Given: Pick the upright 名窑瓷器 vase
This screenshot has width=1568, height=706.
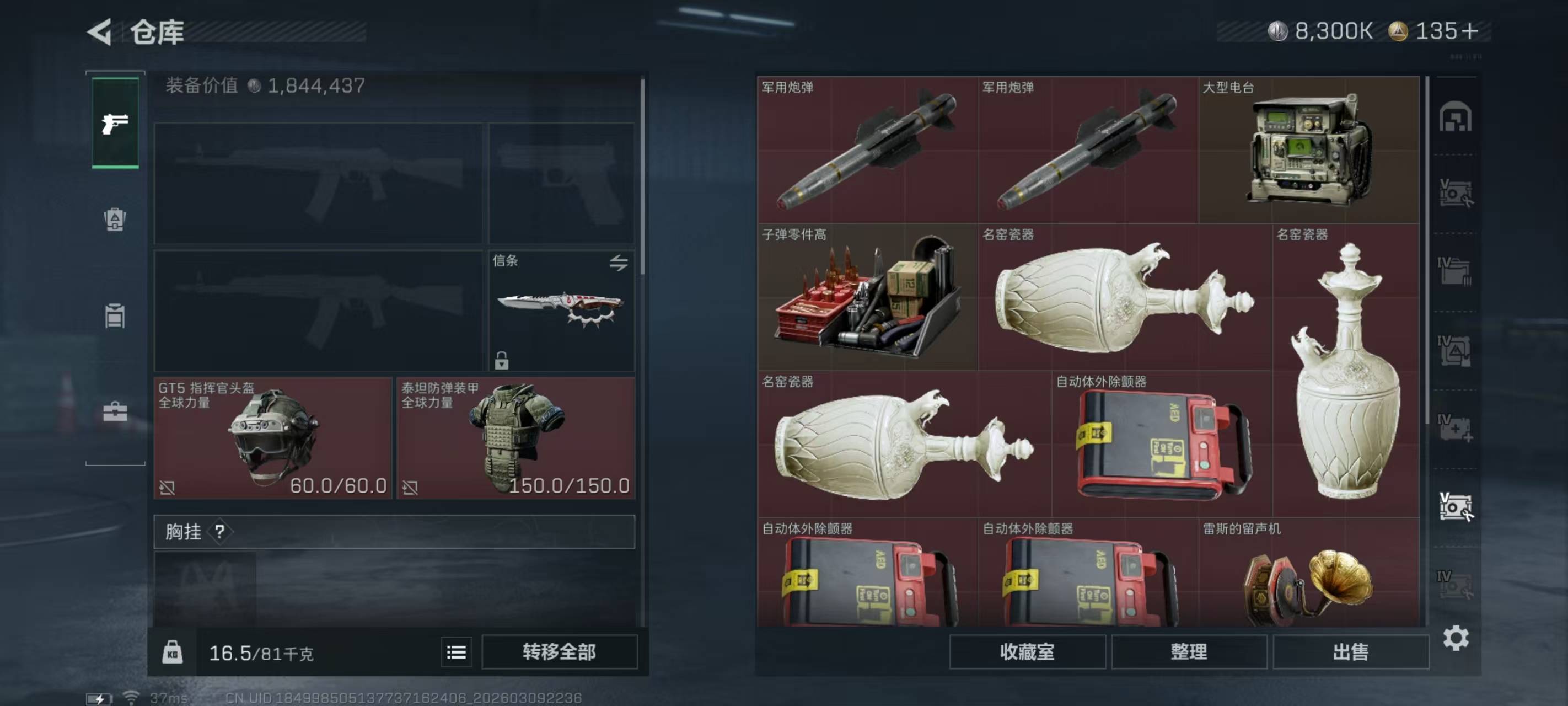Looking at the screenshot, I should [1345, 372].
